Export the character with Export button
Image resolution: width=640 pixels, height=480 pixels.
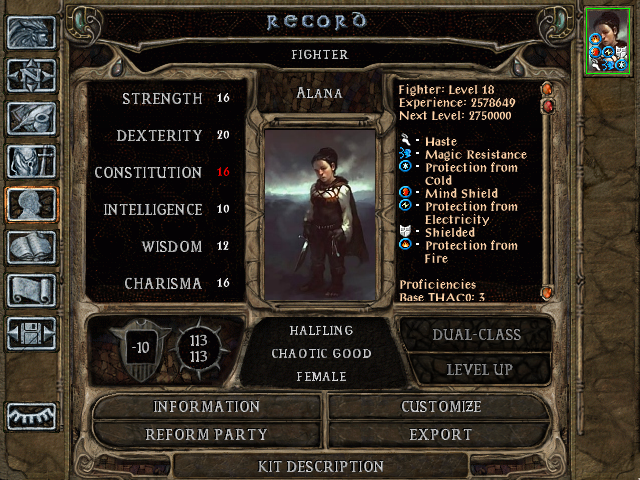(441, 435)
